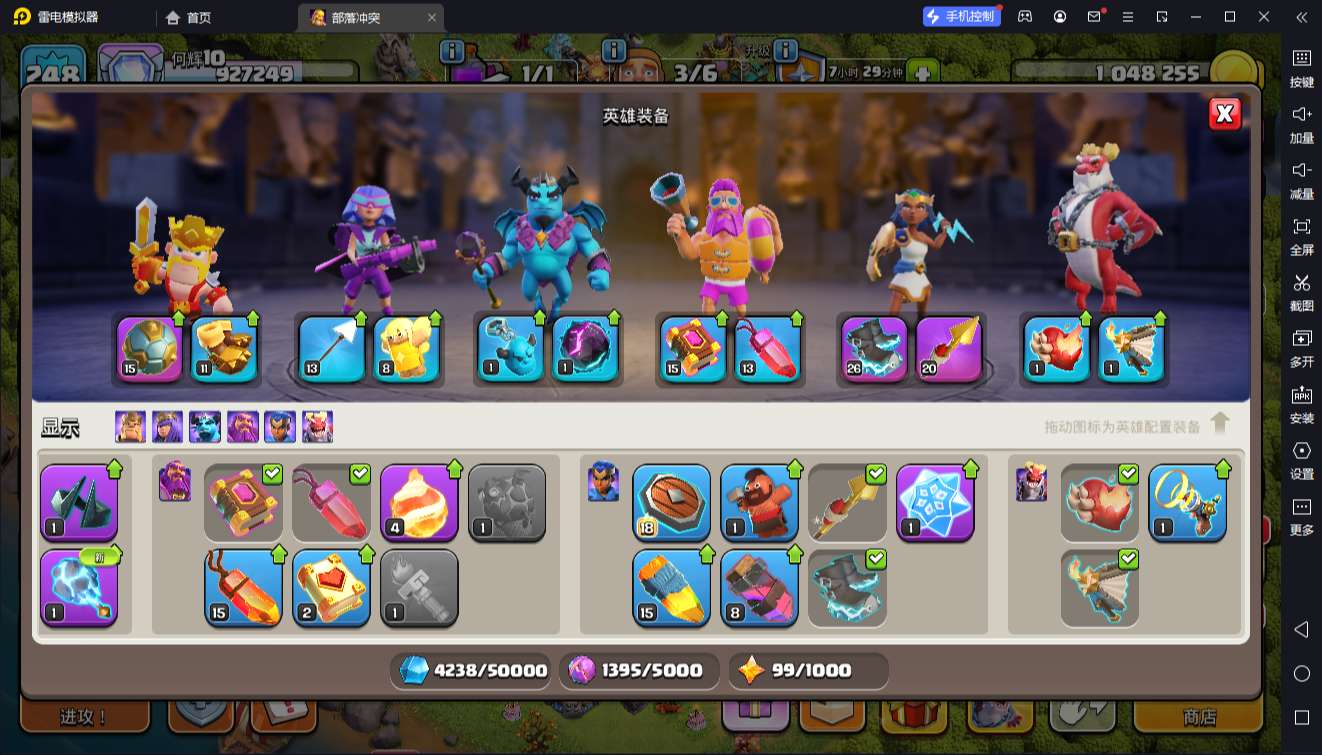The height and width of the screenshot is (755, 1322).
Task: Select the Archer Queen's arrow equipment slot
Action: click(332, 348)
